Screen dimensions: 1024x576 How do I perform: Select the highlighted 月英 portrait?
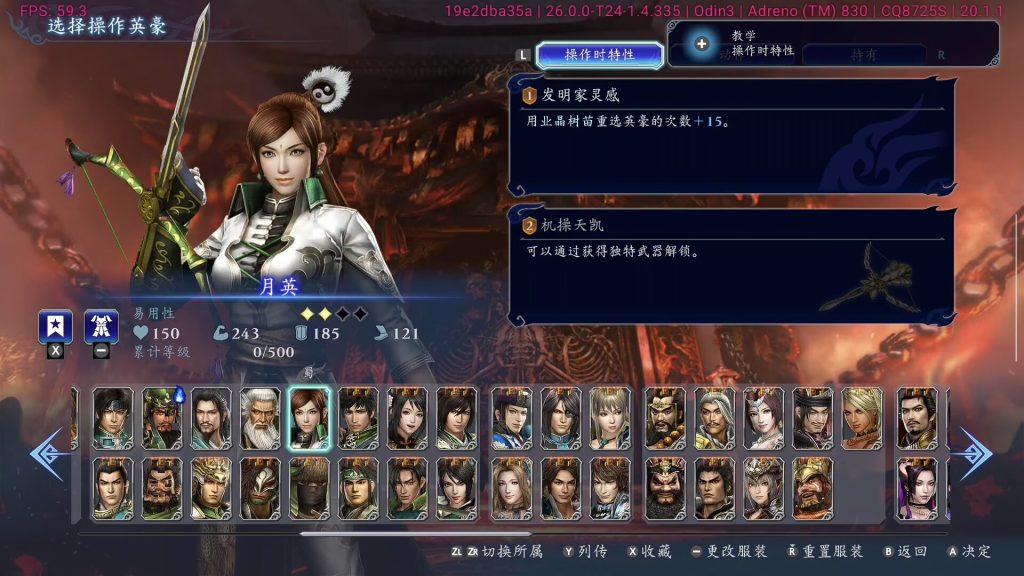click(x=309, y=418)
